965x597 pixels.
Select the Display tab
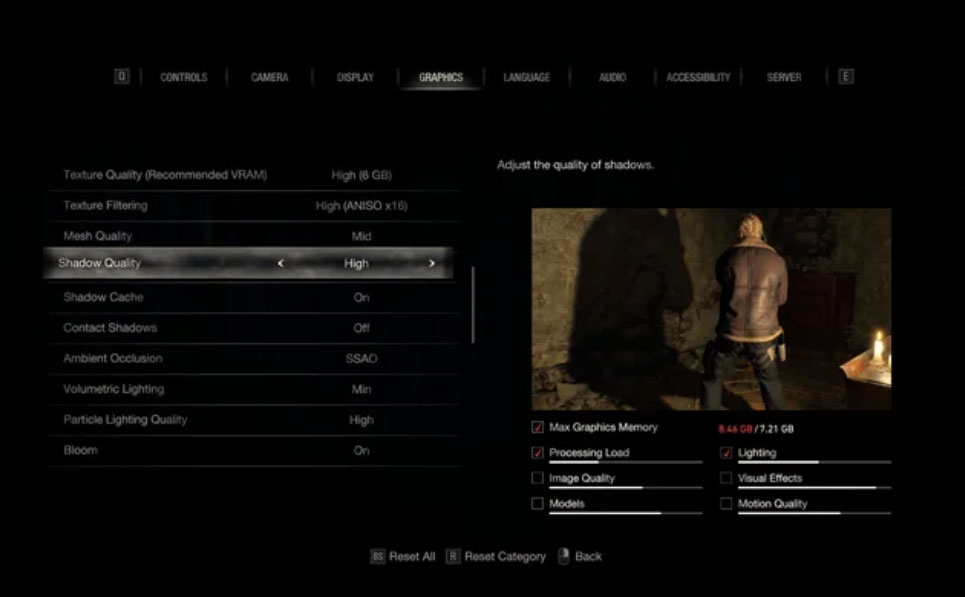point(355,77)
